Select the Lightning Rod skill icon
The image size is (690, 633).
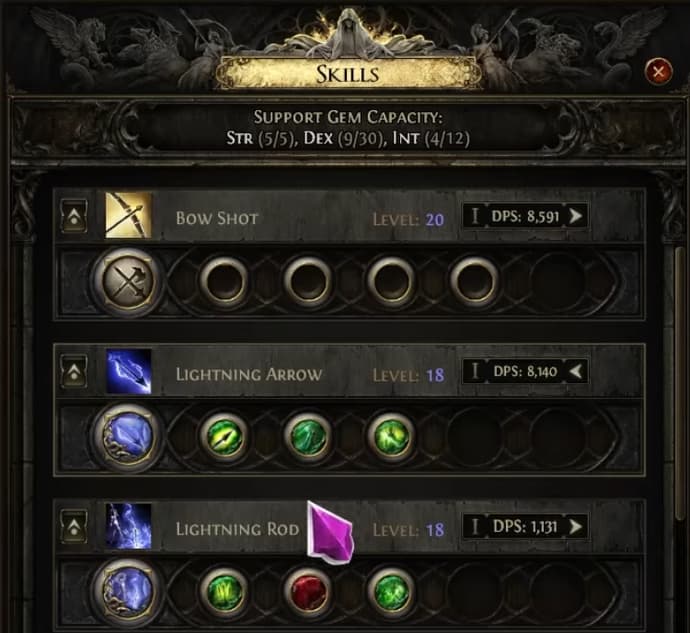129,526
